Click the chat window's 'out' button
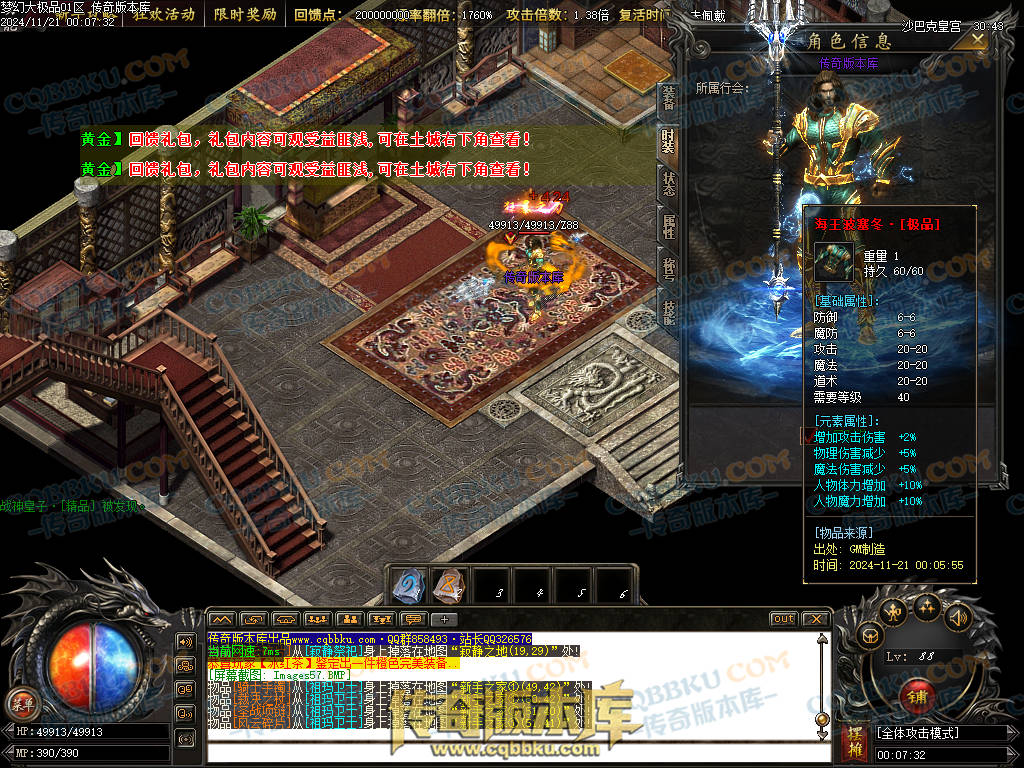1024x768 pixels. tap(784, 619)
